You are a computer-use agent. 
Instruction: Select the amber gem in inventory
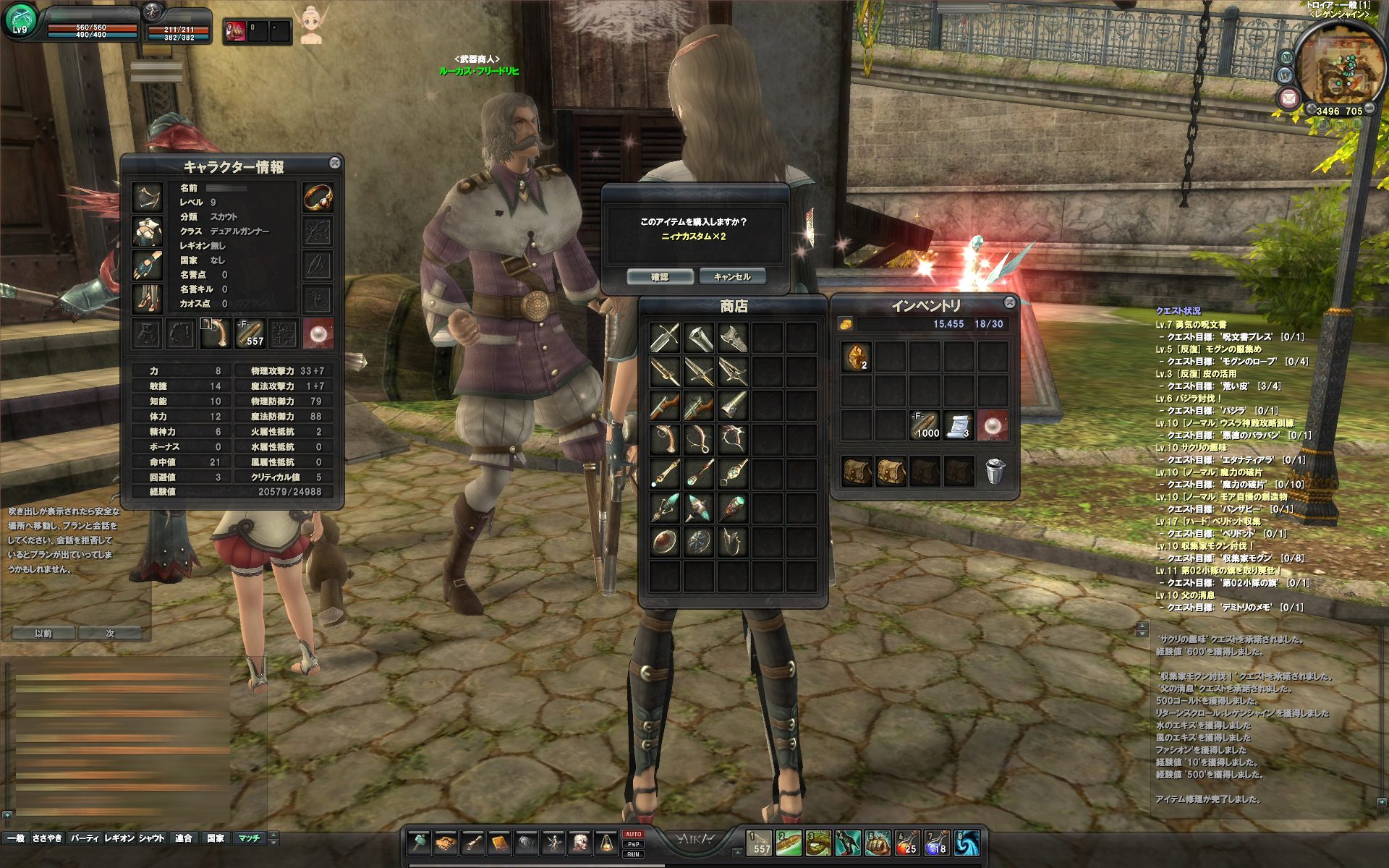[x=857, y=357]
